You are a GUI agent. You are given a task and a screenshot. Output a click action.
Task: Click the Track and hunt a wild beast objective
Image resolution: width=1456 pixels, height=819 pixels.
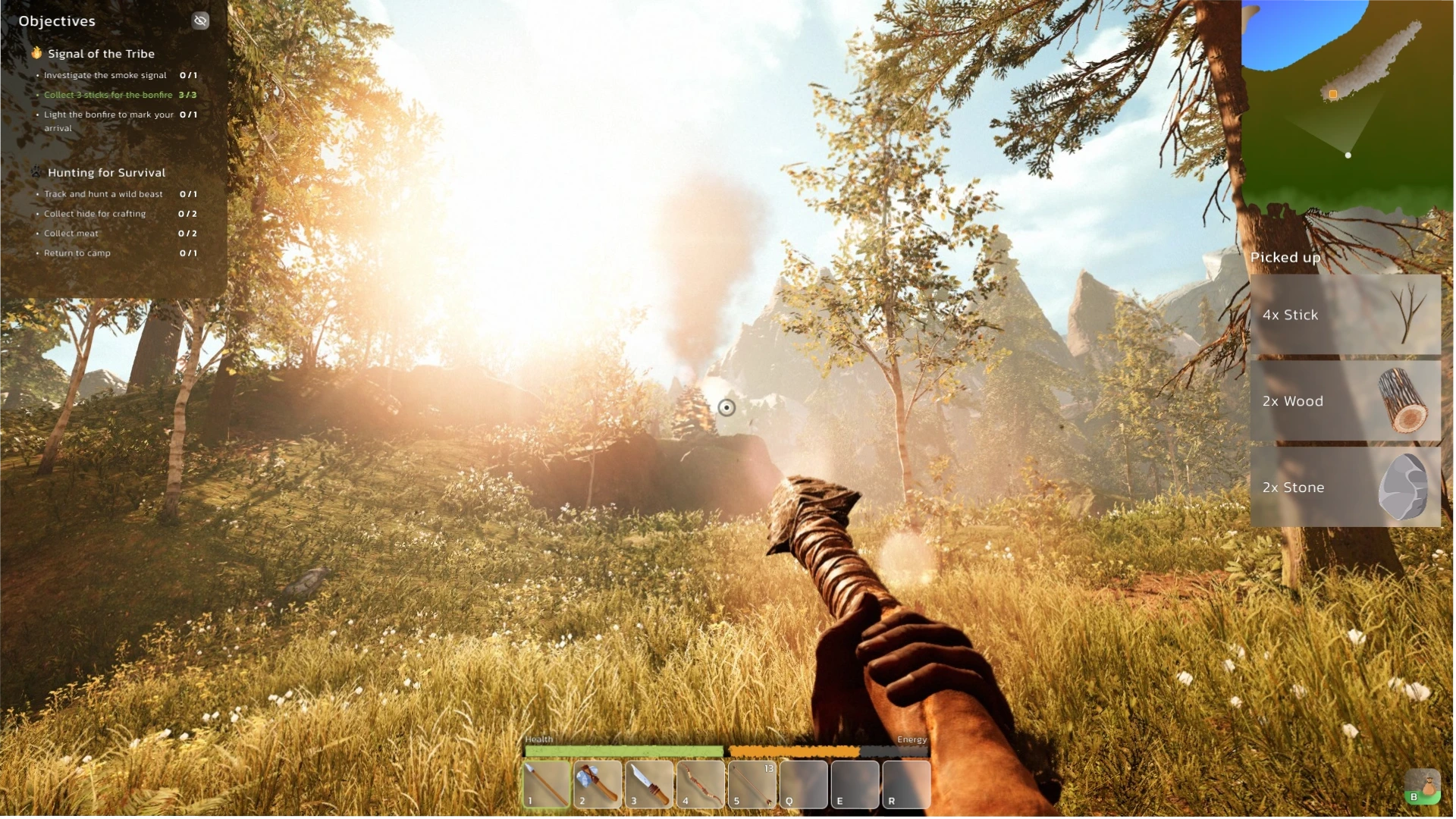tap(103, 194)
